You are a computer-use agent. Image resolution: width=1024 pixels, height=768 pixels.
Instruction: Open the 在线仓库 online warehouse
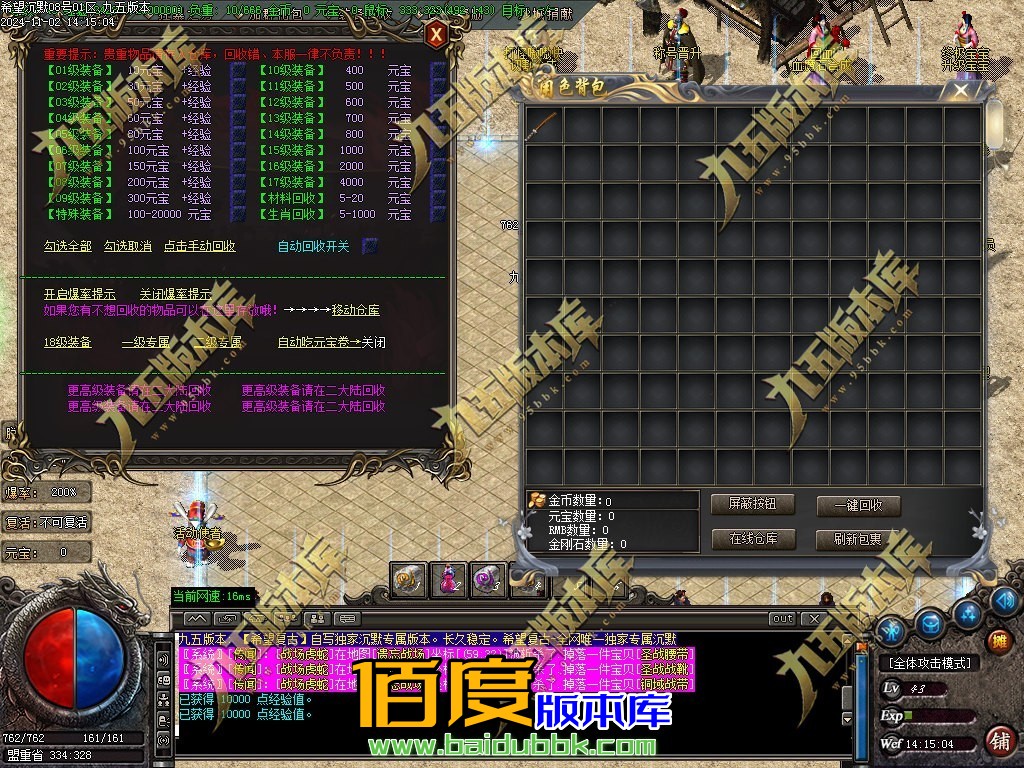pos(752,539)
